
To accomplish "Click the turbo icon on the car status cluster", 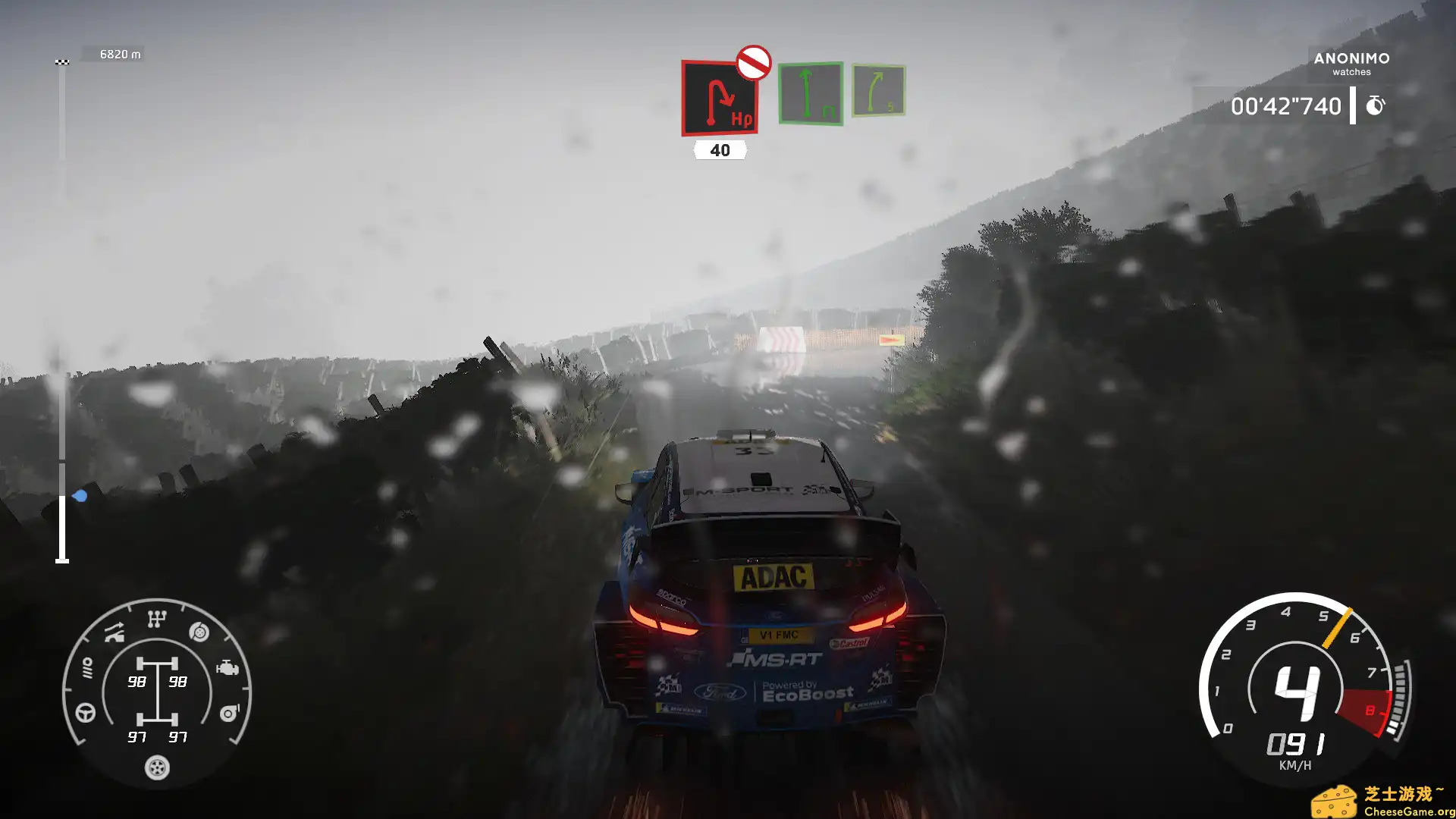I will [x=229, y=712].
